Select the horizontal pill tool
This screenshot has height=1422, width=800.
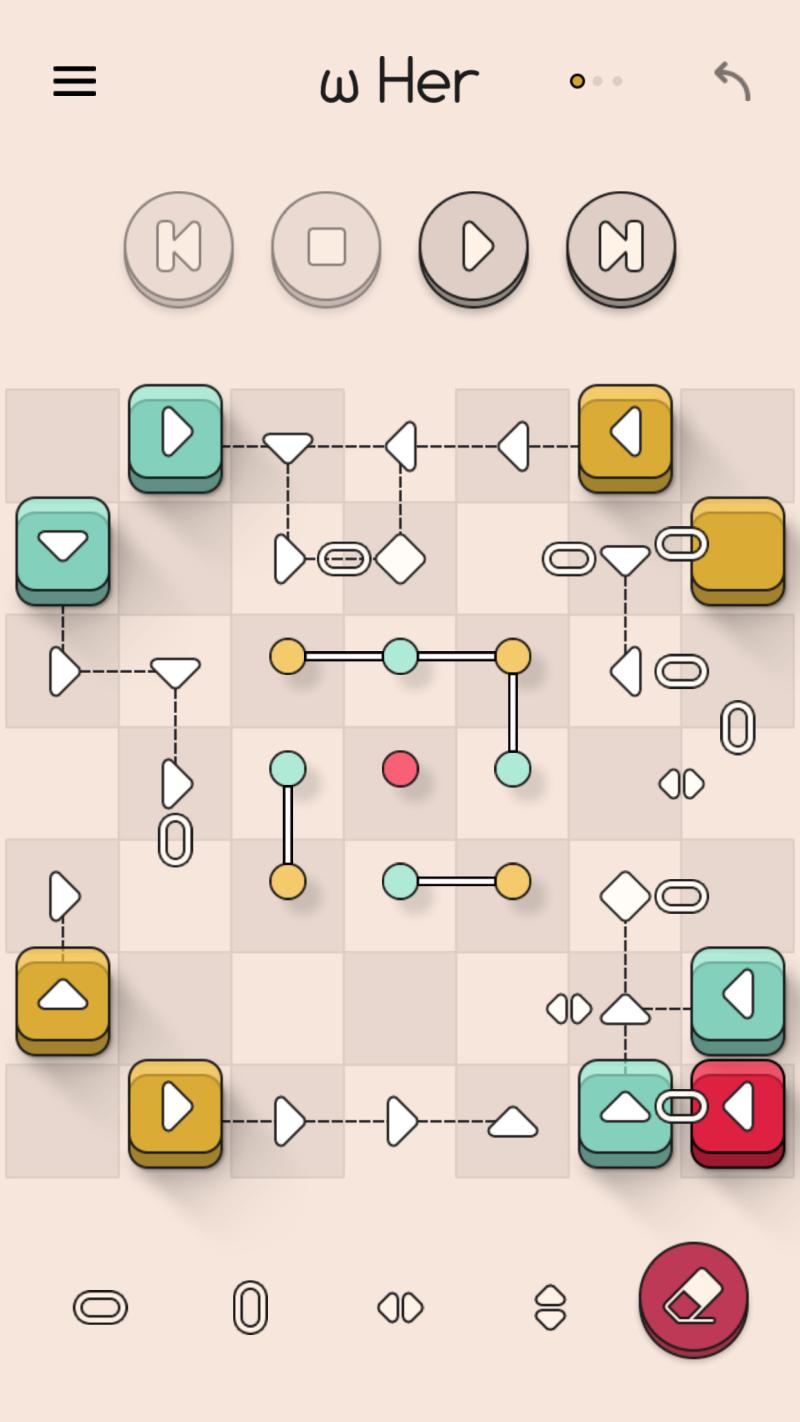(100, 1307)
